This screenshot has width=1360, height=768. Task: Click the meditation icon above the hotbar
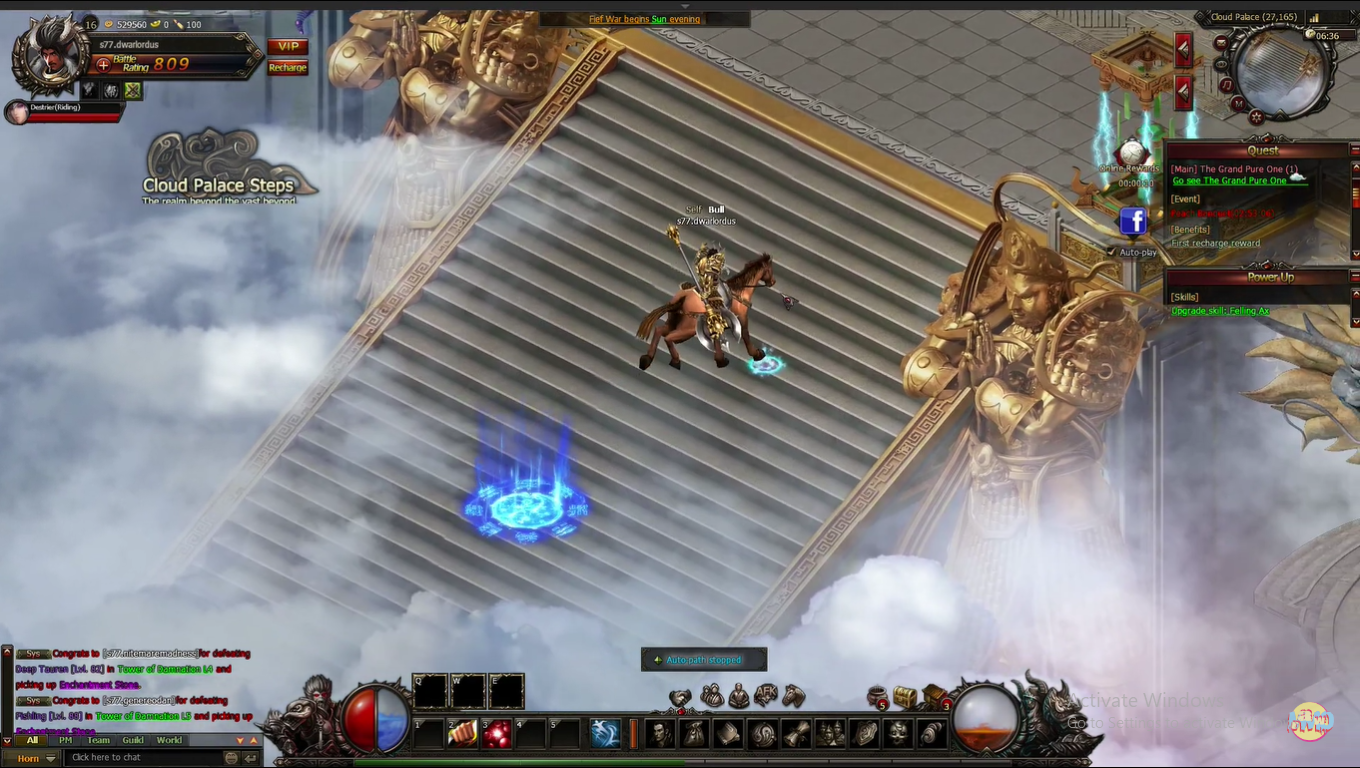click(x=738, y=695)
